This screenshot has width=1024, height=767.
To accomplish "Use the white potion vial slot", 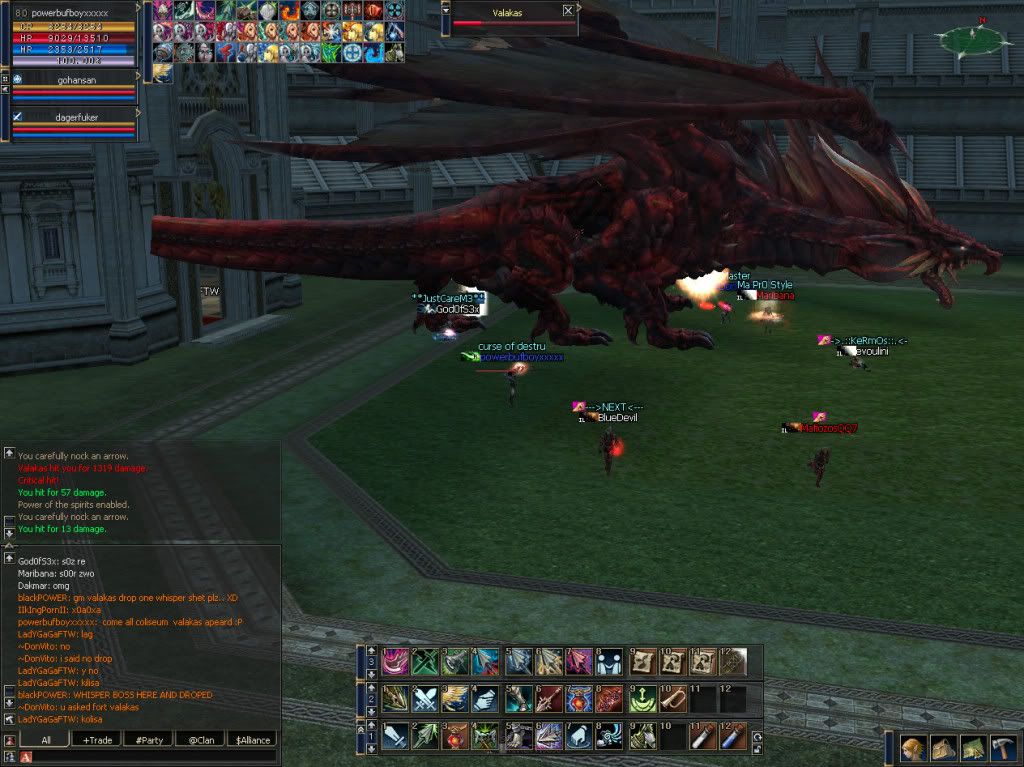I will (x=702, y=736).
